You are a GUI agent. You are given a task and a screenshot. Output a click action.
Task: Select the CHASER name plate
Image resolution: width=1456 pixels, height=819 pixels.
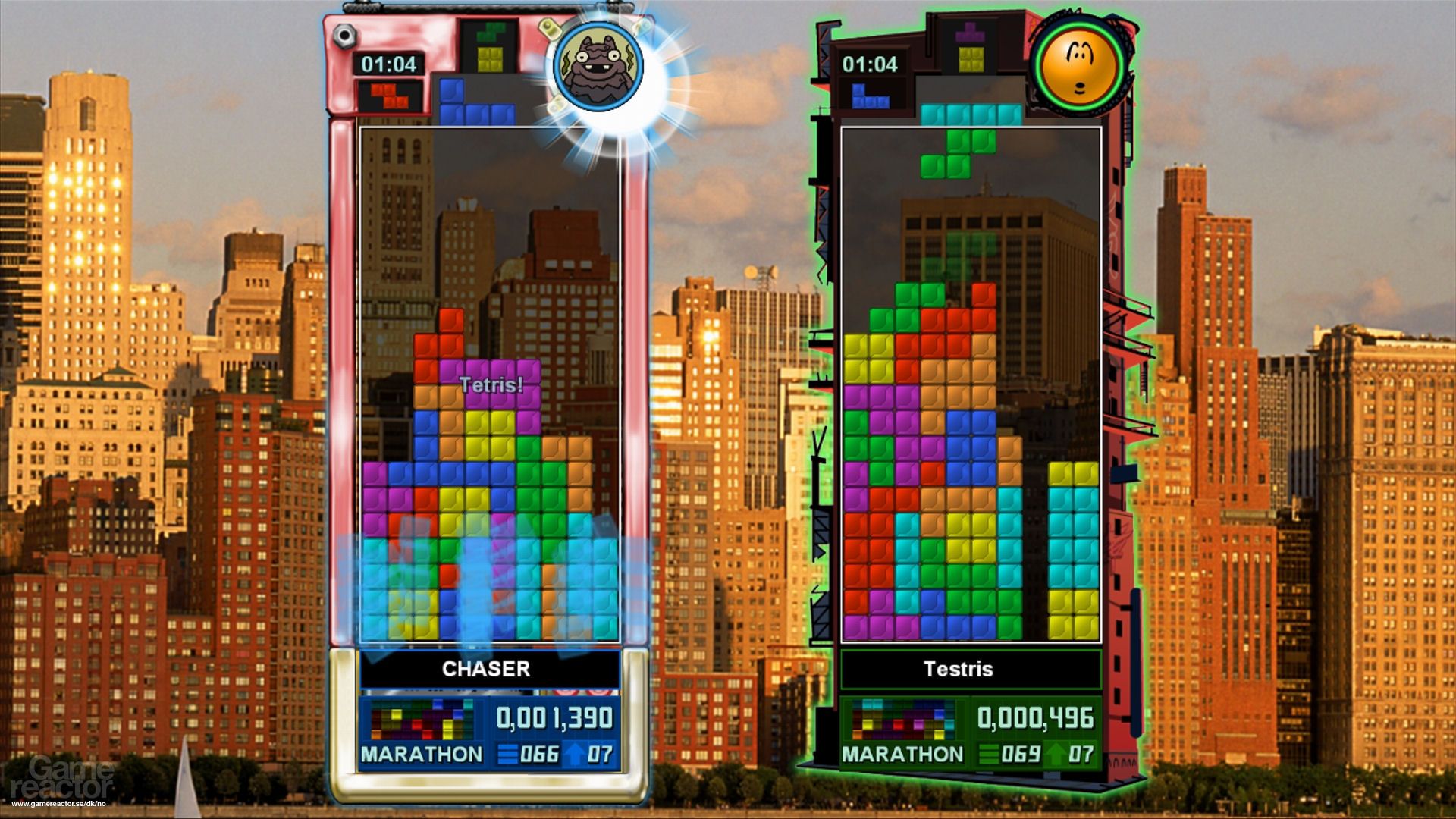pyautogui.click(x=485, y=669)
